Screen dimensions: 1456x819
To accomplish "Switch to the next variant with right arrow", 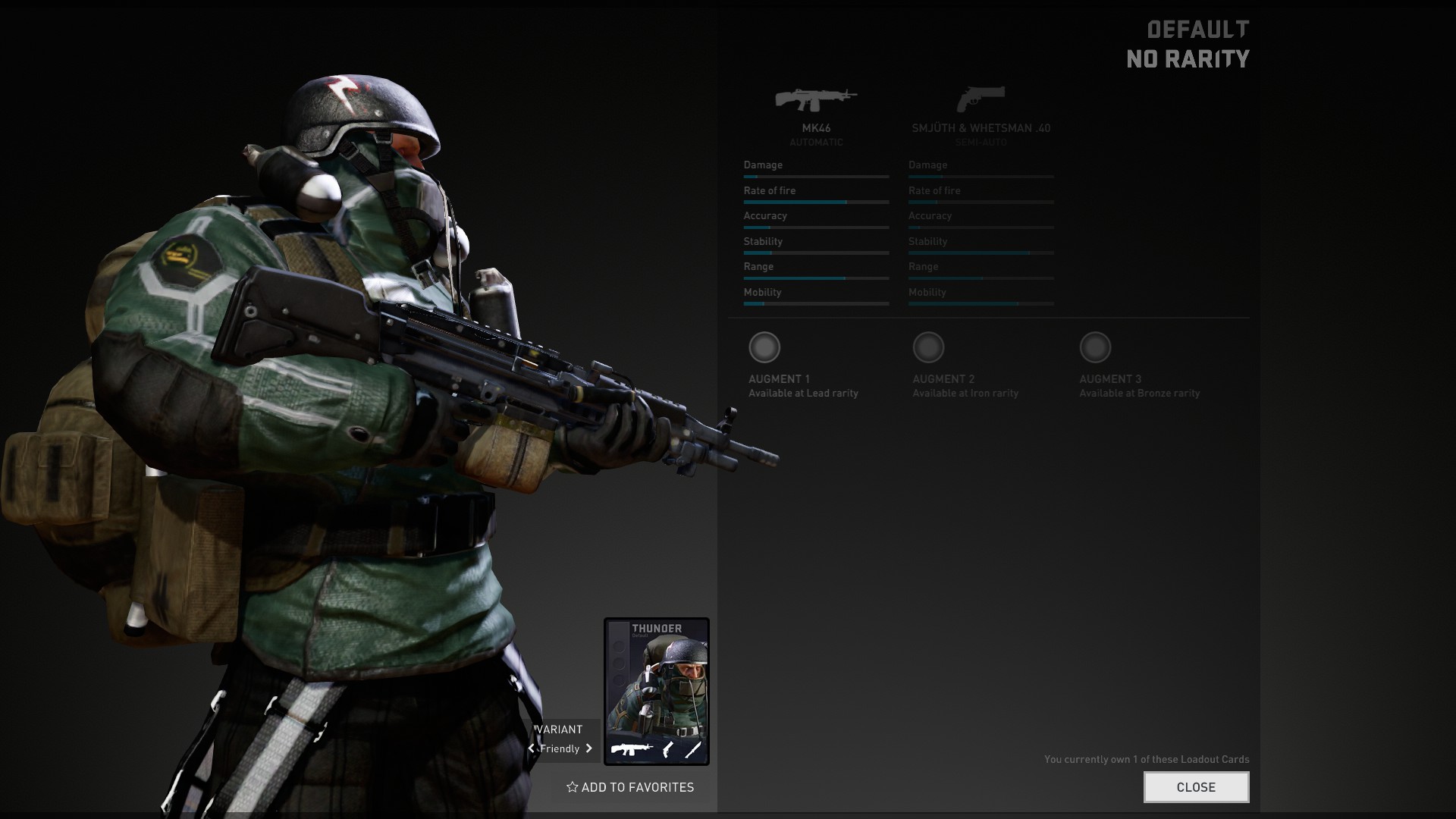I will 589,748.
